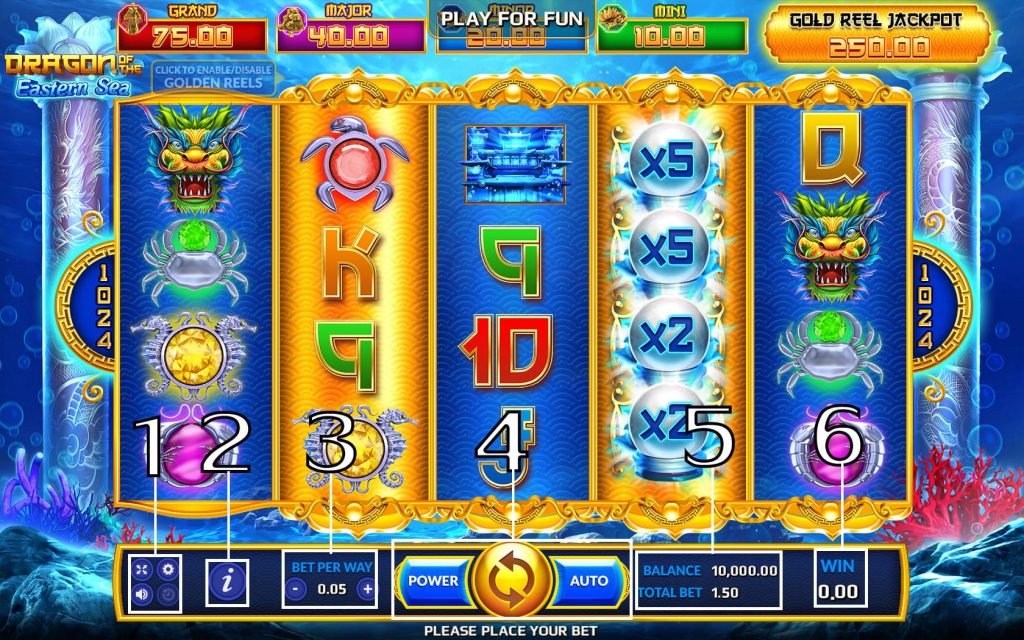Increase the bet per way
The width and height of the screenshot is (1024, 640).
coord(367,589)
